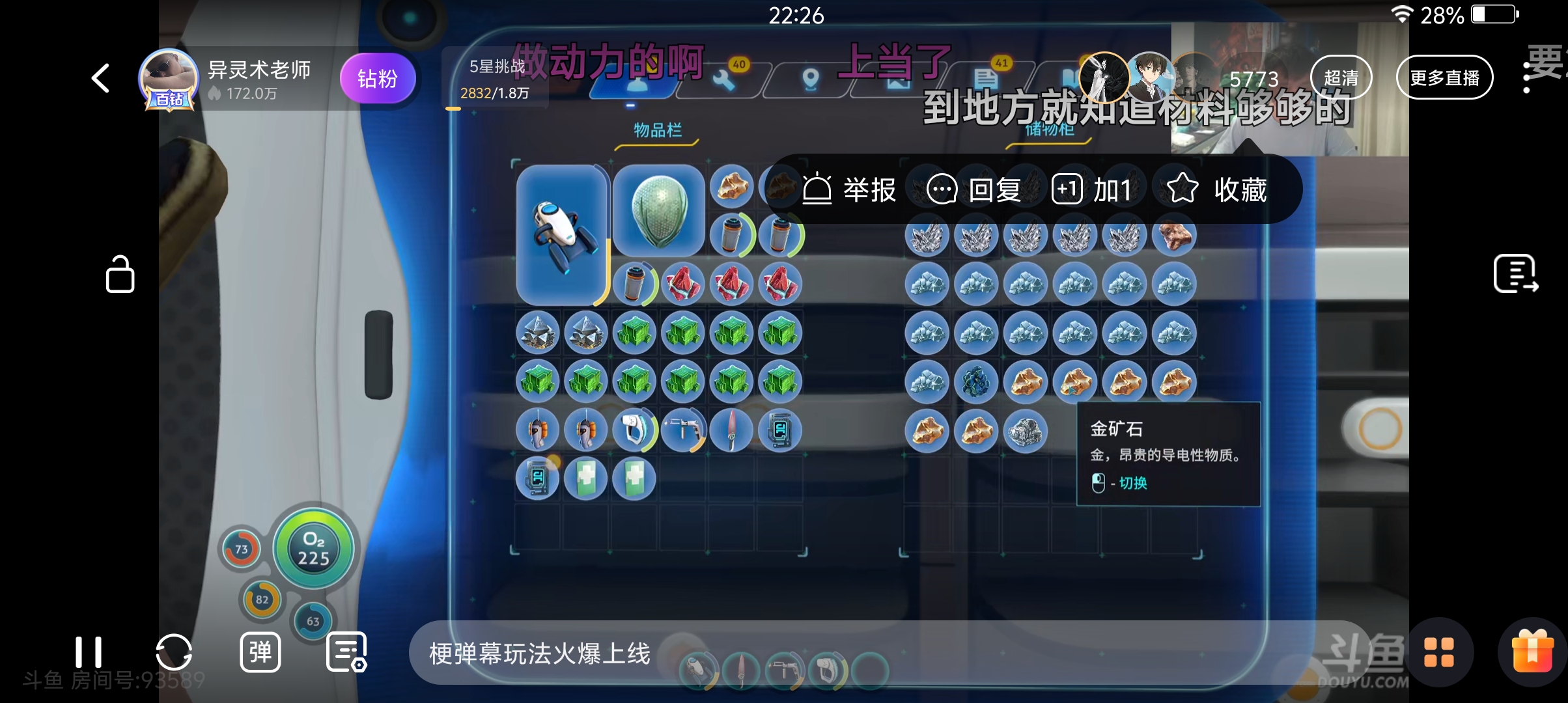This screenshot has height=703, width=1568.
Task: Expand the 5星挑战 challenge panel
Action: (496, 78)
